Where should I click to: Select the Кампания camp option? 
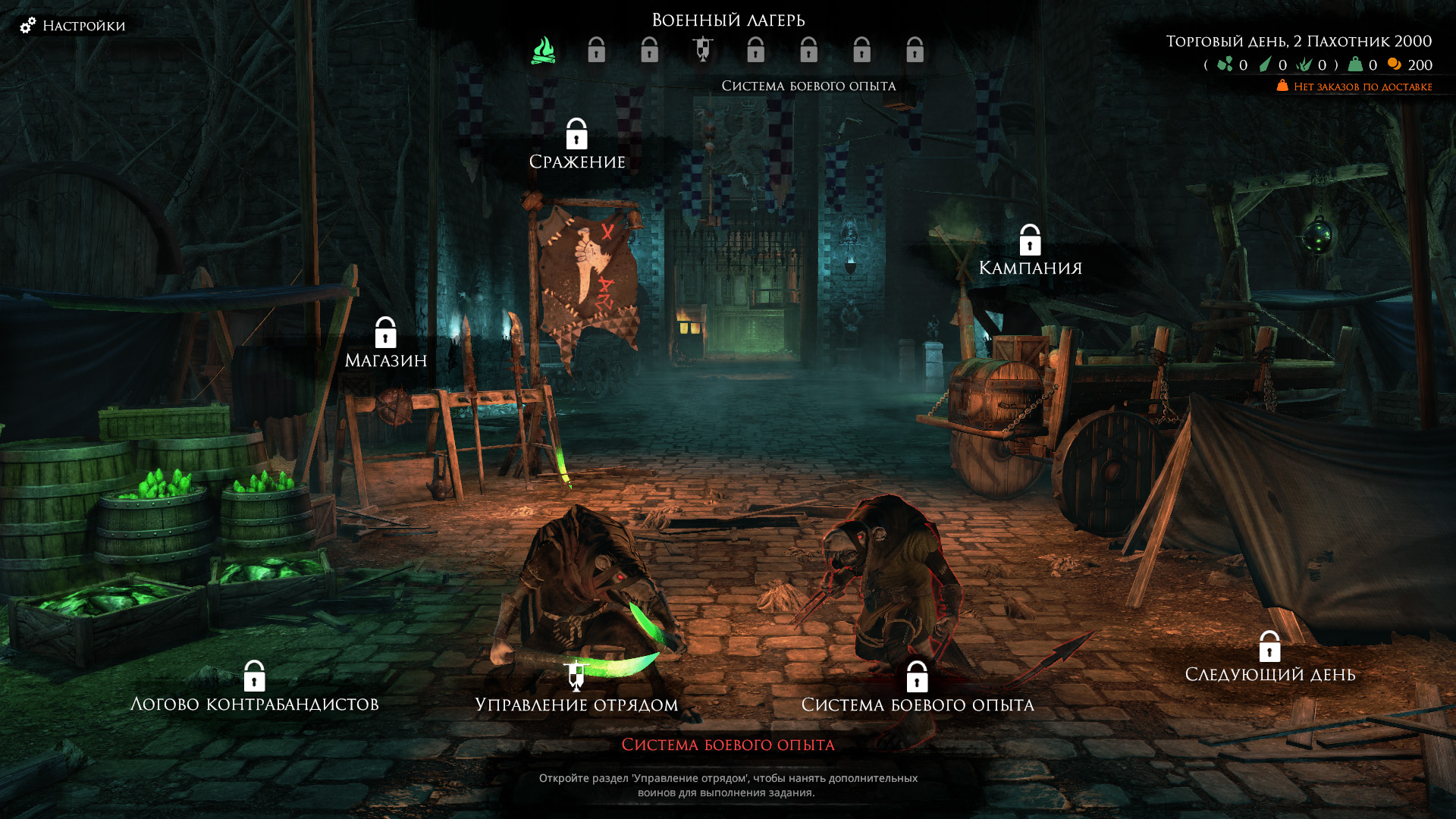click(x=1031, y=266)
